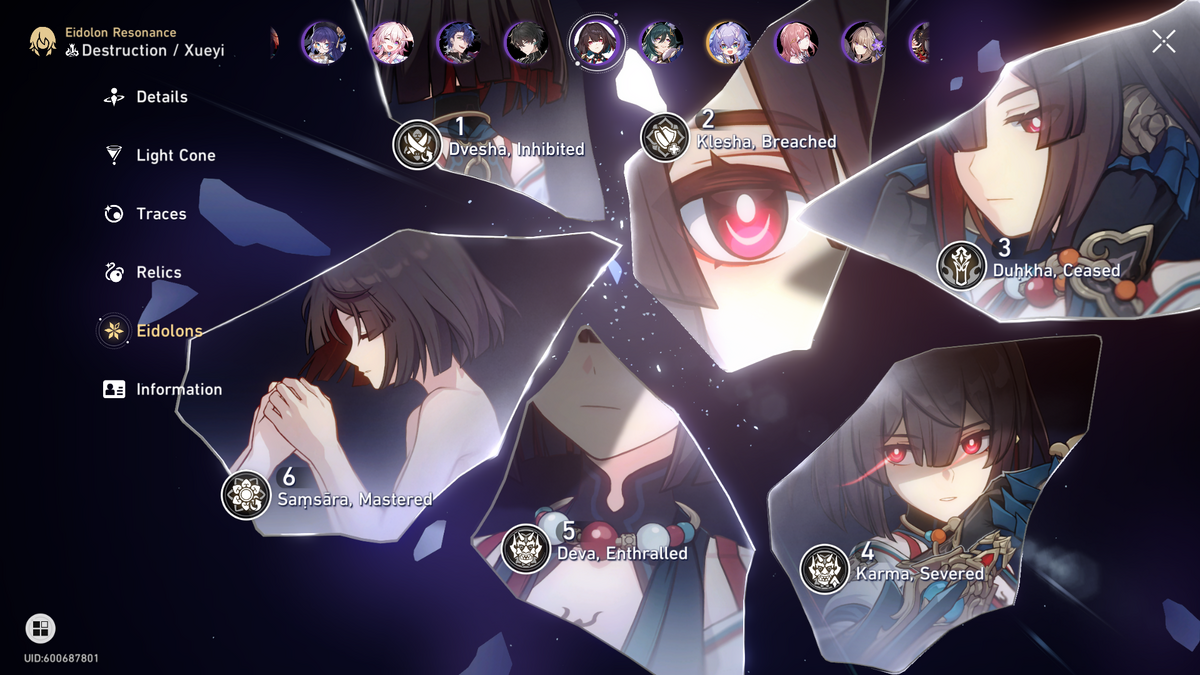
Task: Select Eidolon 1 Dvesha, Inhibited
Action: [x=417, y=145]
